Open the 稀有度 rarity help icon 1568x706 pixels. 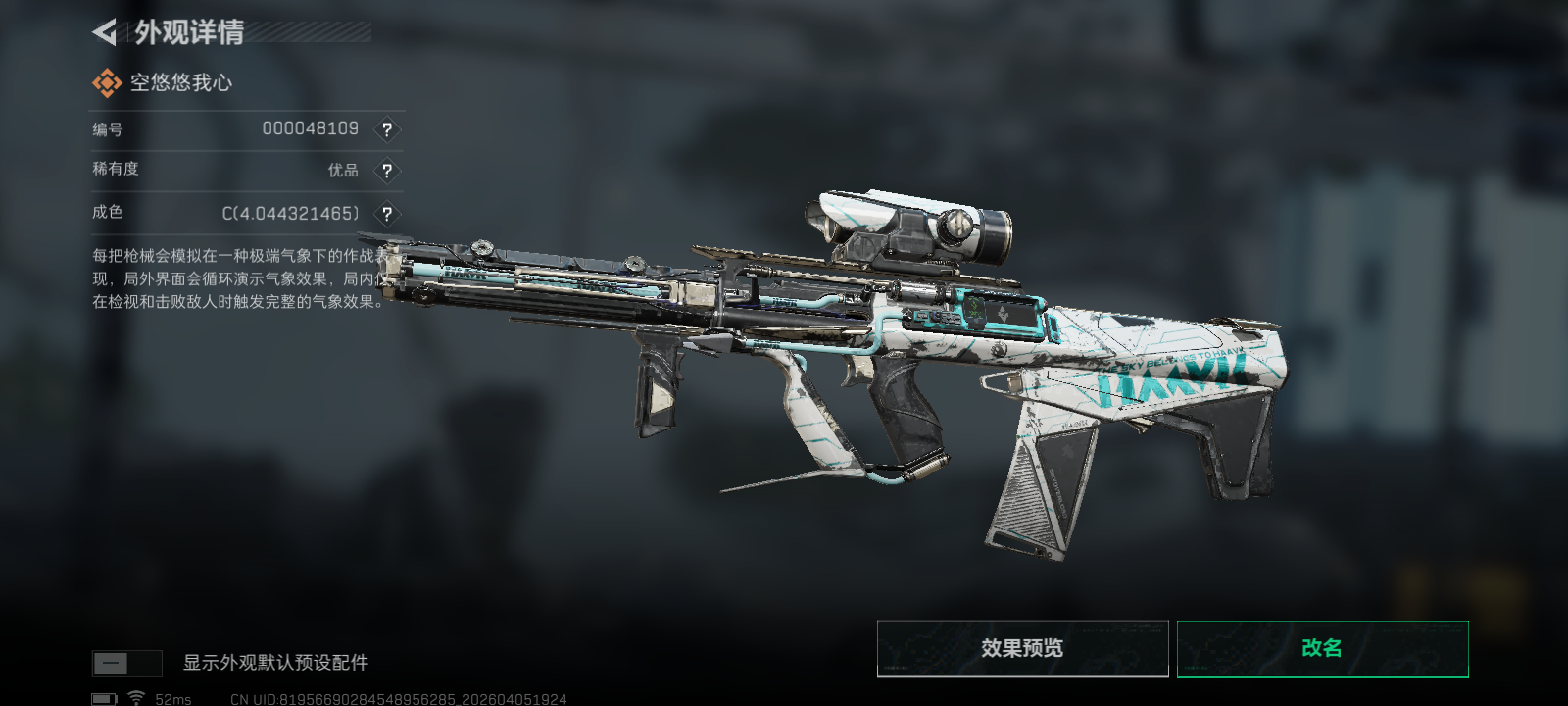click(387, 171)
